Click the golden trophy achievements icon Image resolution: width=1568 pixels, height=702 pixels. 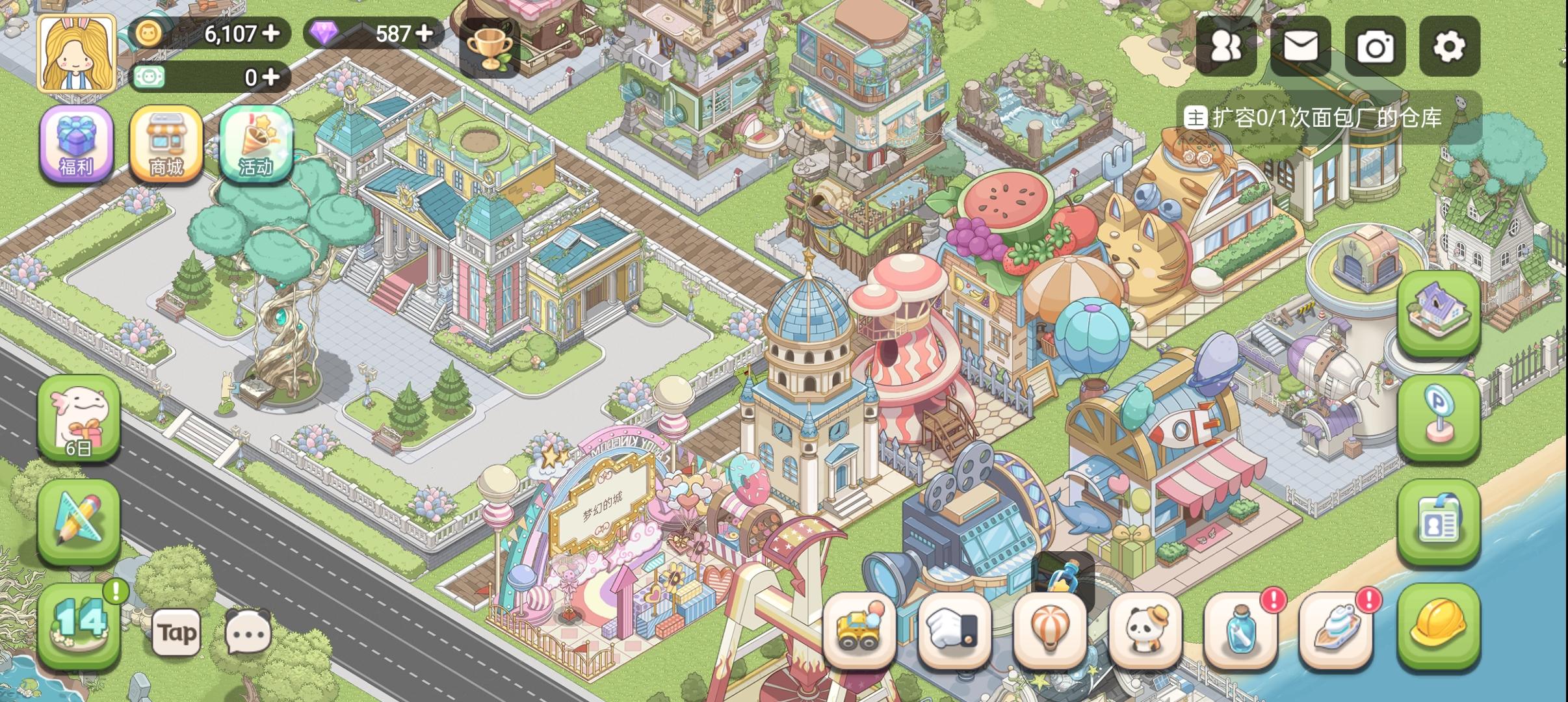[491, 47]
